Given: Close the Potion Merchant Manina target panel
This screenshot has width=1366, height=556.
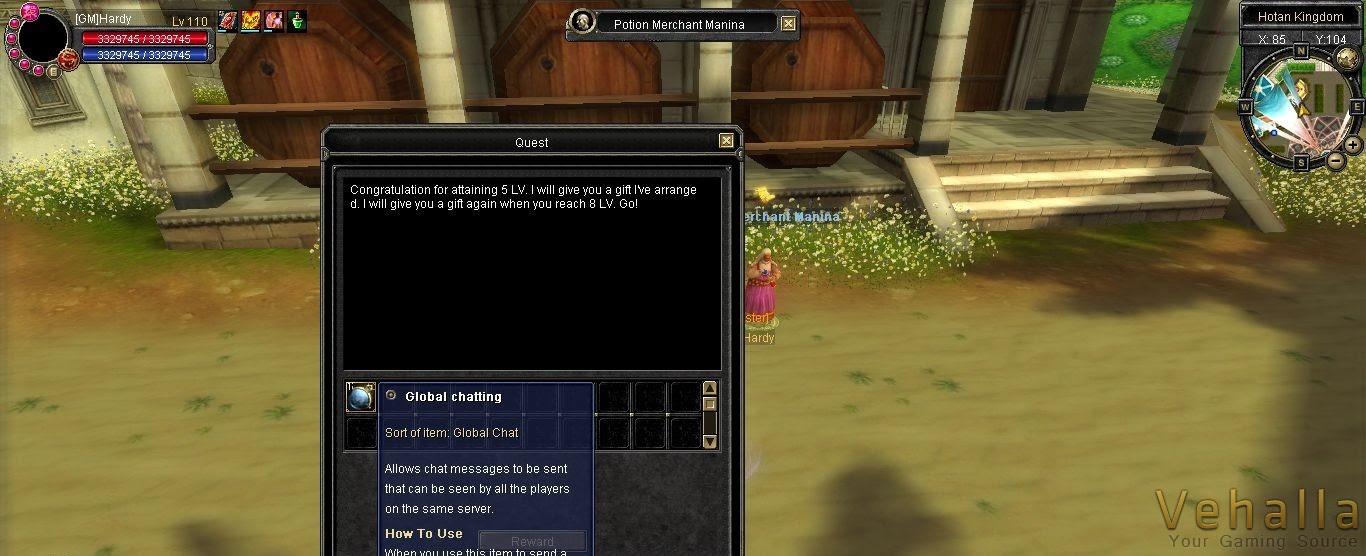Looking at the screenshot, I should [x=789, y=24].
